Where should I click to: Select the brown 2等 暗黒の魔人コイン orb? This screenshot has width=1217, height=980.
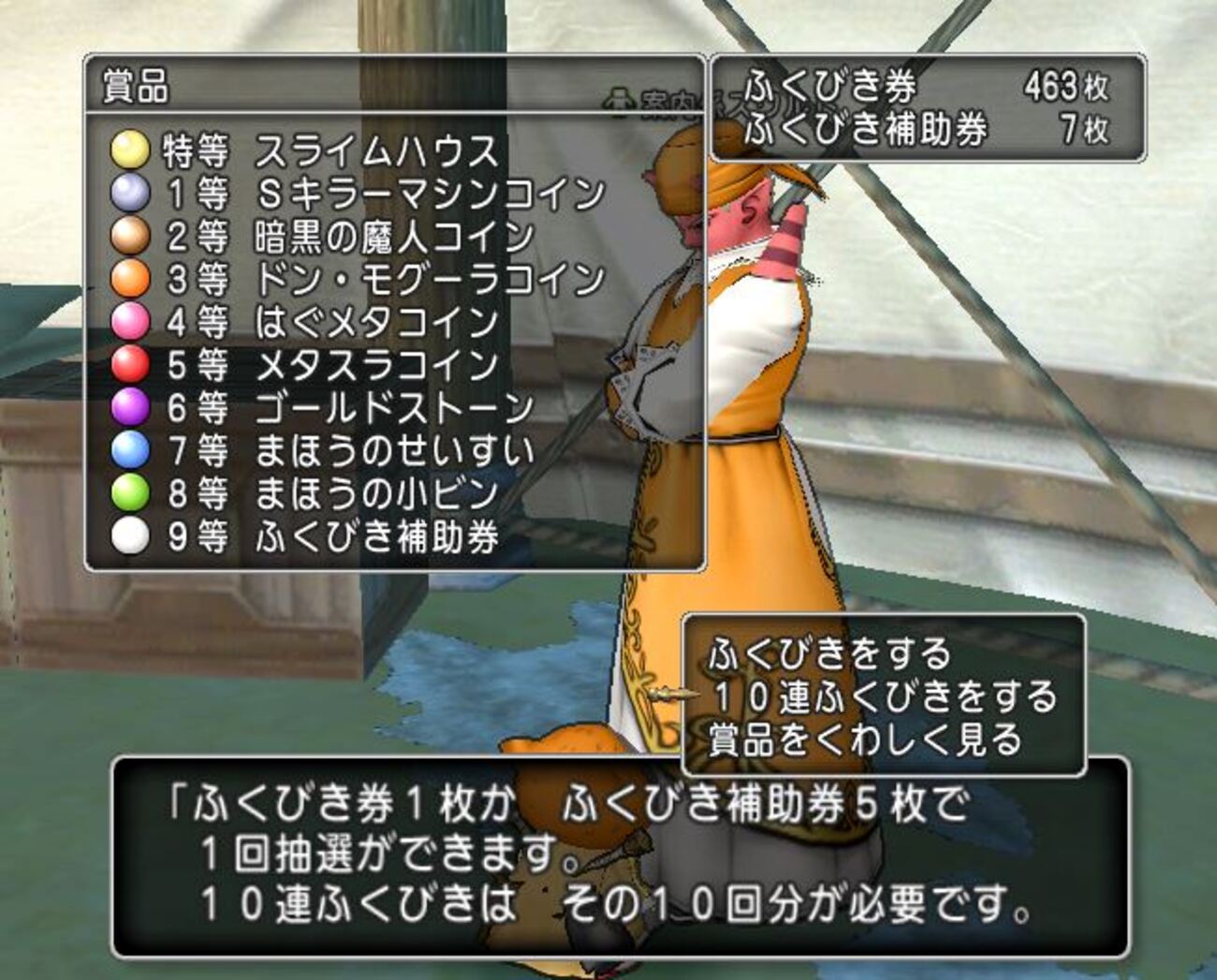point(131,235)
